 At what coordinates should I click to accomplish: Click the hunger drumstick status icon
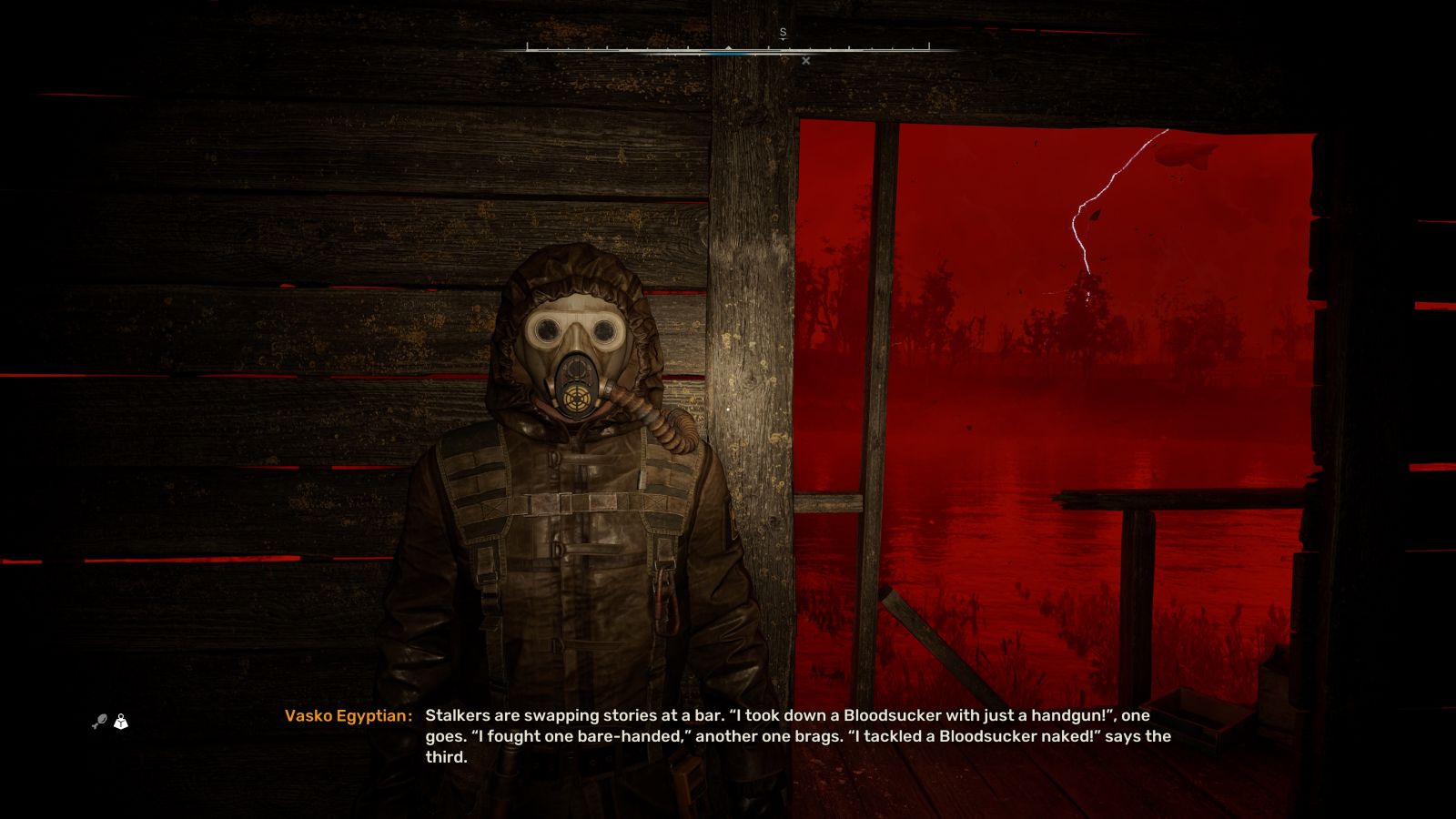click(99, 723)
